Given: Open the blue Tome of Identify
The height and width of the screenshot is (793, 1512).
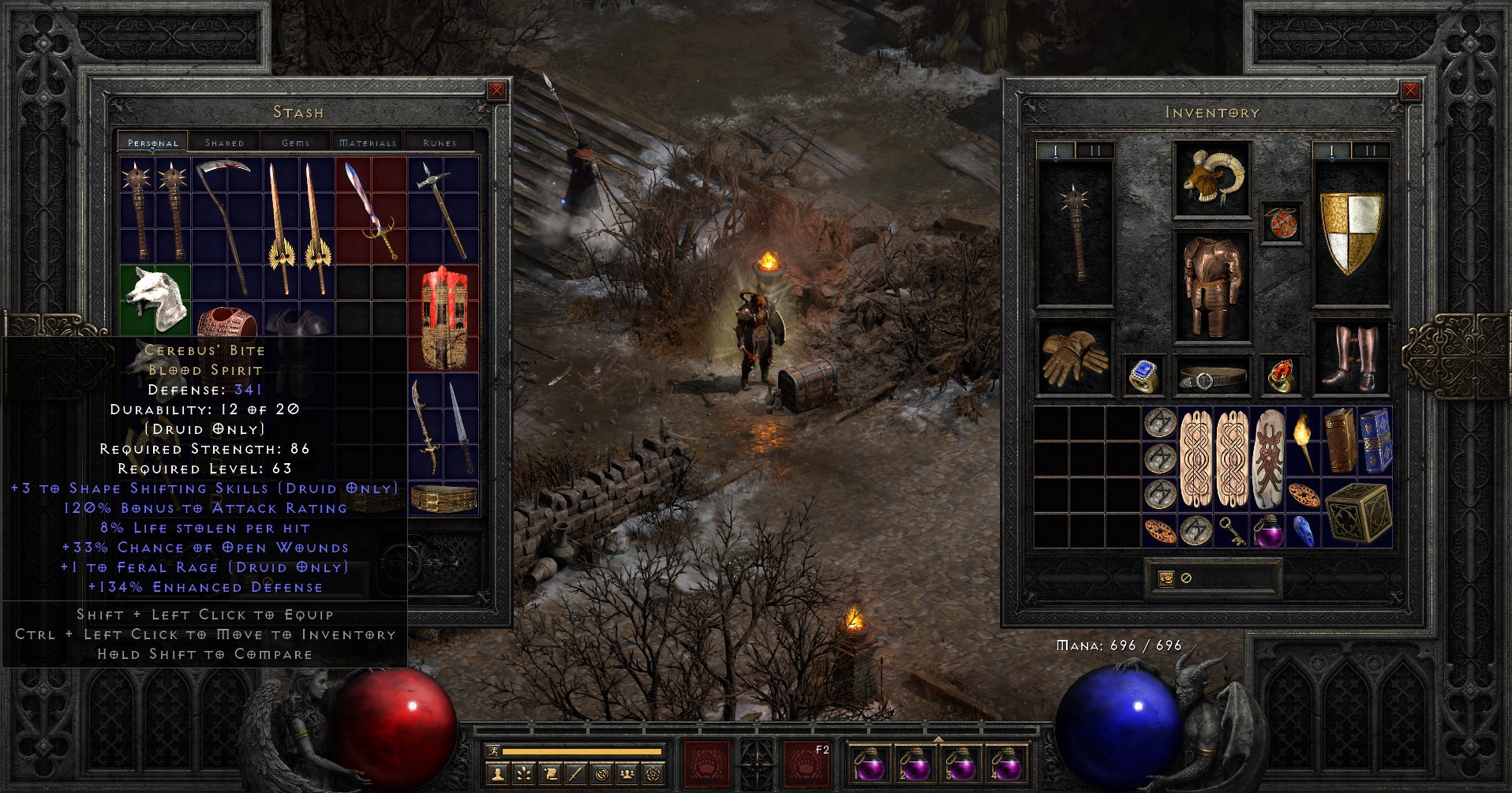Looking at the screenshot, I should pos(1377,440).
